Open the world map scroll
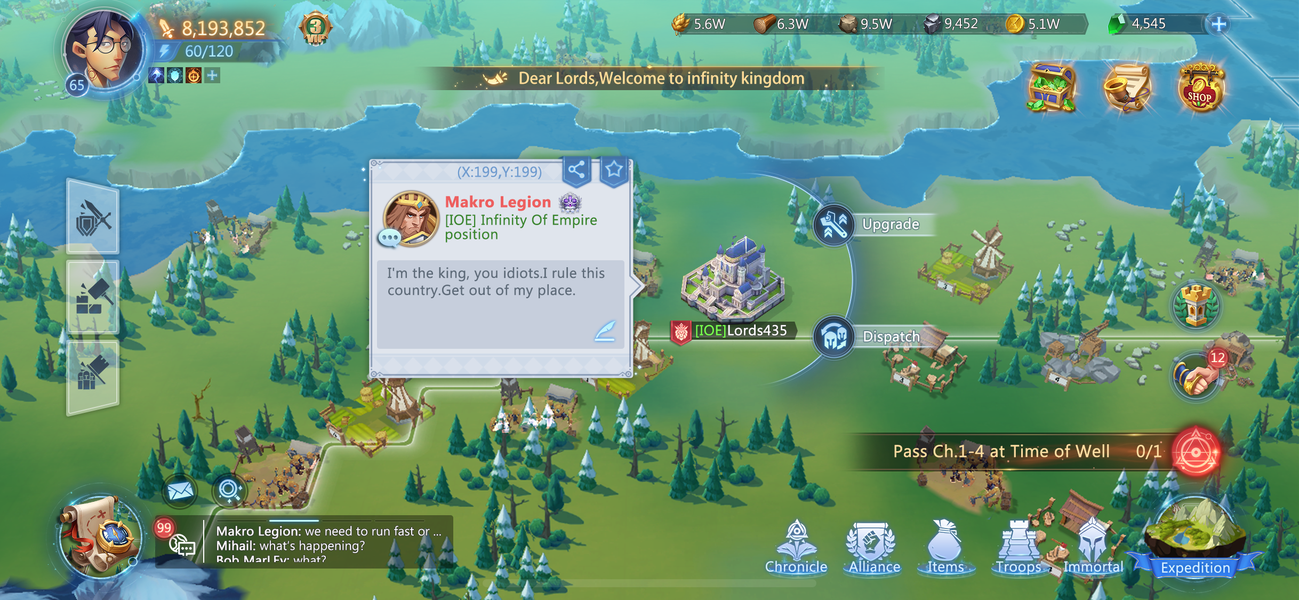Image resolution: width=1299 pixels, height=600 pixels. tap(100, 536)
